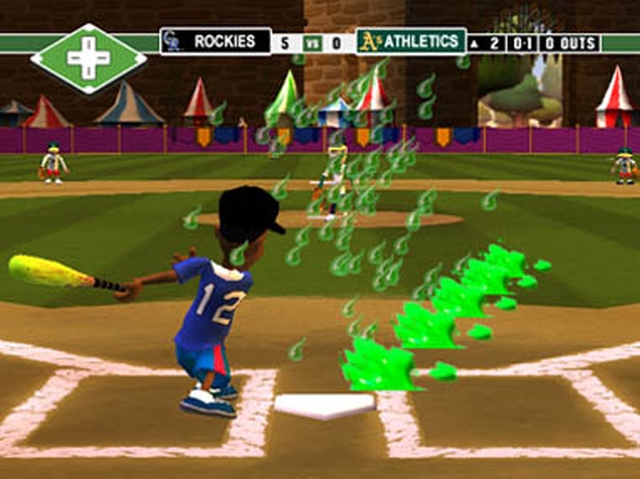
Task: Select the Athletics team panel
Action: click(412, 42)
